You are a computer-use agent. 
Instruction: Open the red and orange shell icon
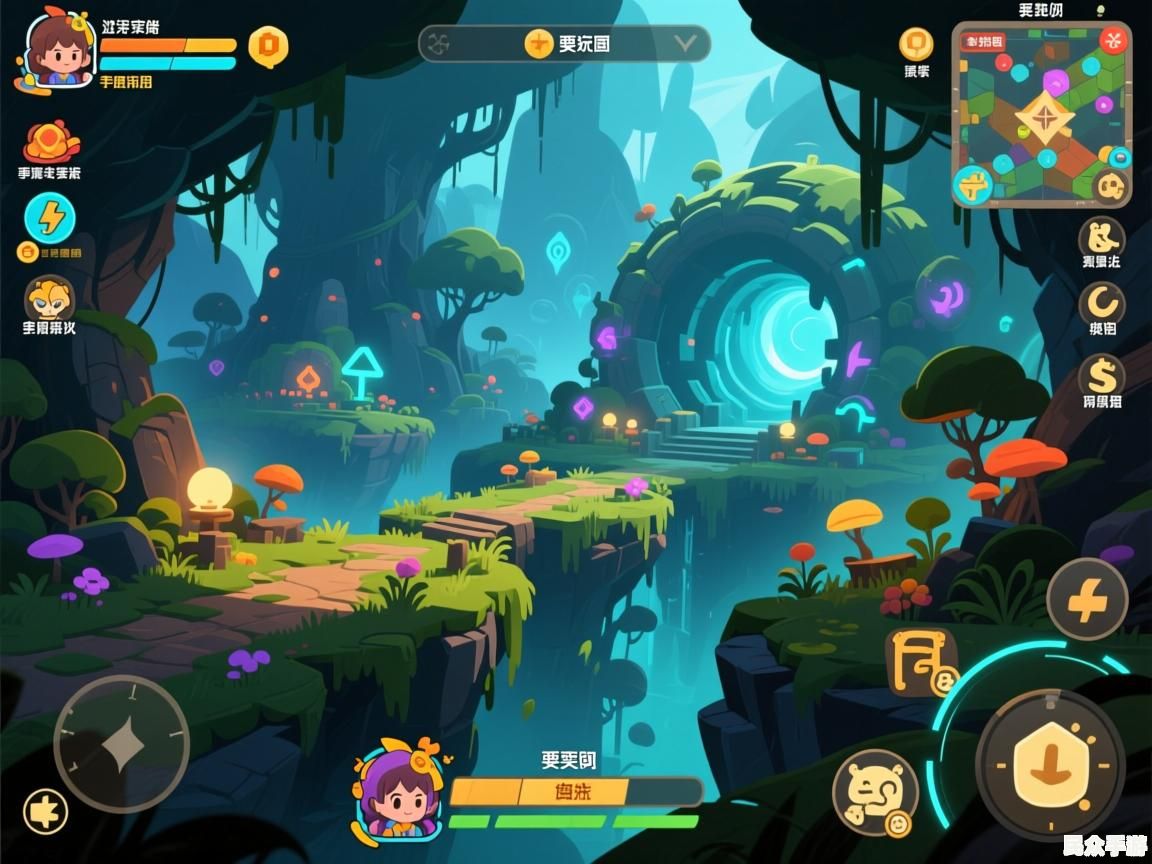click(x=50, y=141)
